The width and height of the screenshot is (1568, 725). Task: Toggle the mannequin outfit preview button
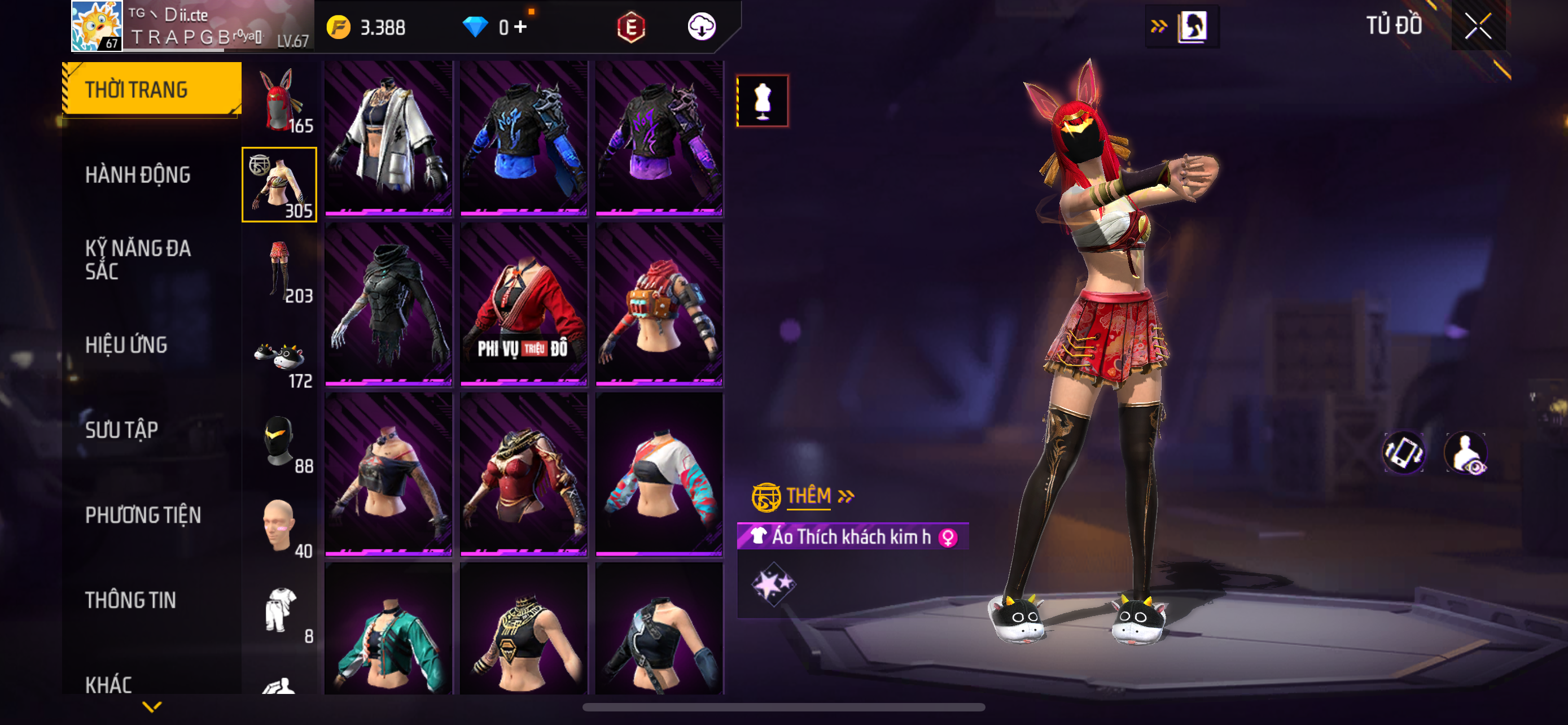(762, 101)
